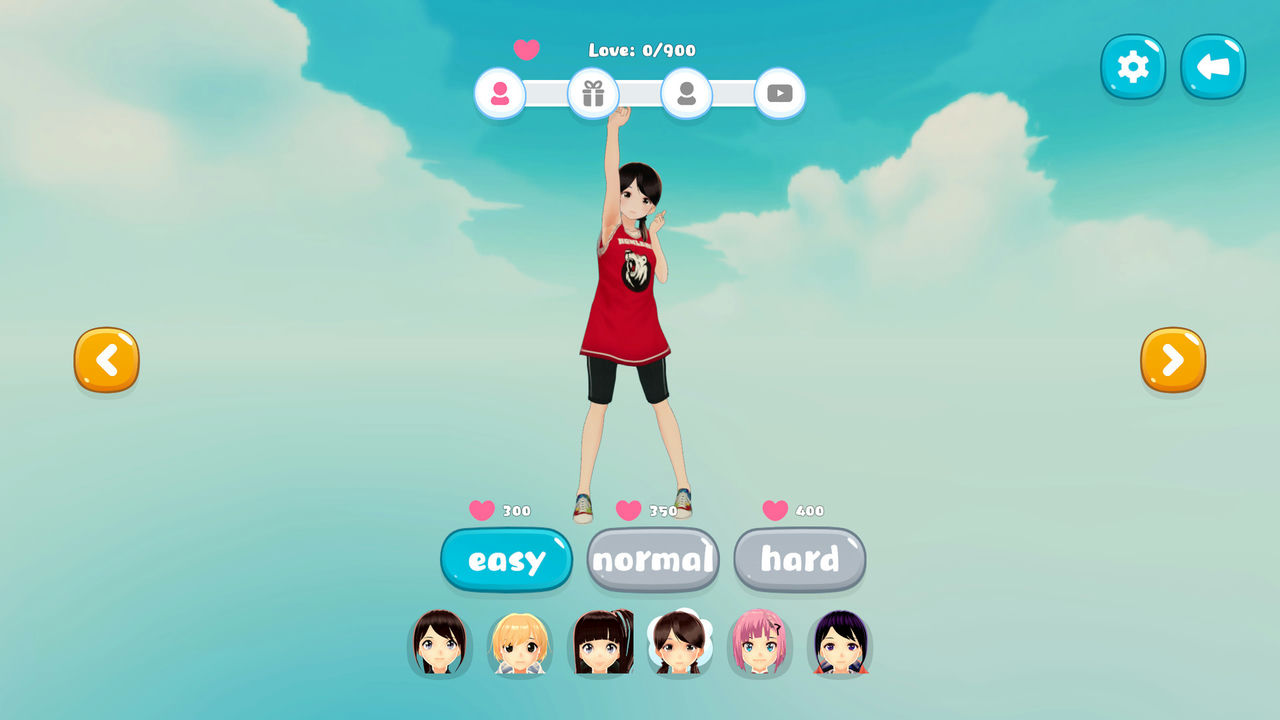The height and width of the screenshot is (720, 1280).
Task: Go back with the arrow button
Action: (1213, 67)
